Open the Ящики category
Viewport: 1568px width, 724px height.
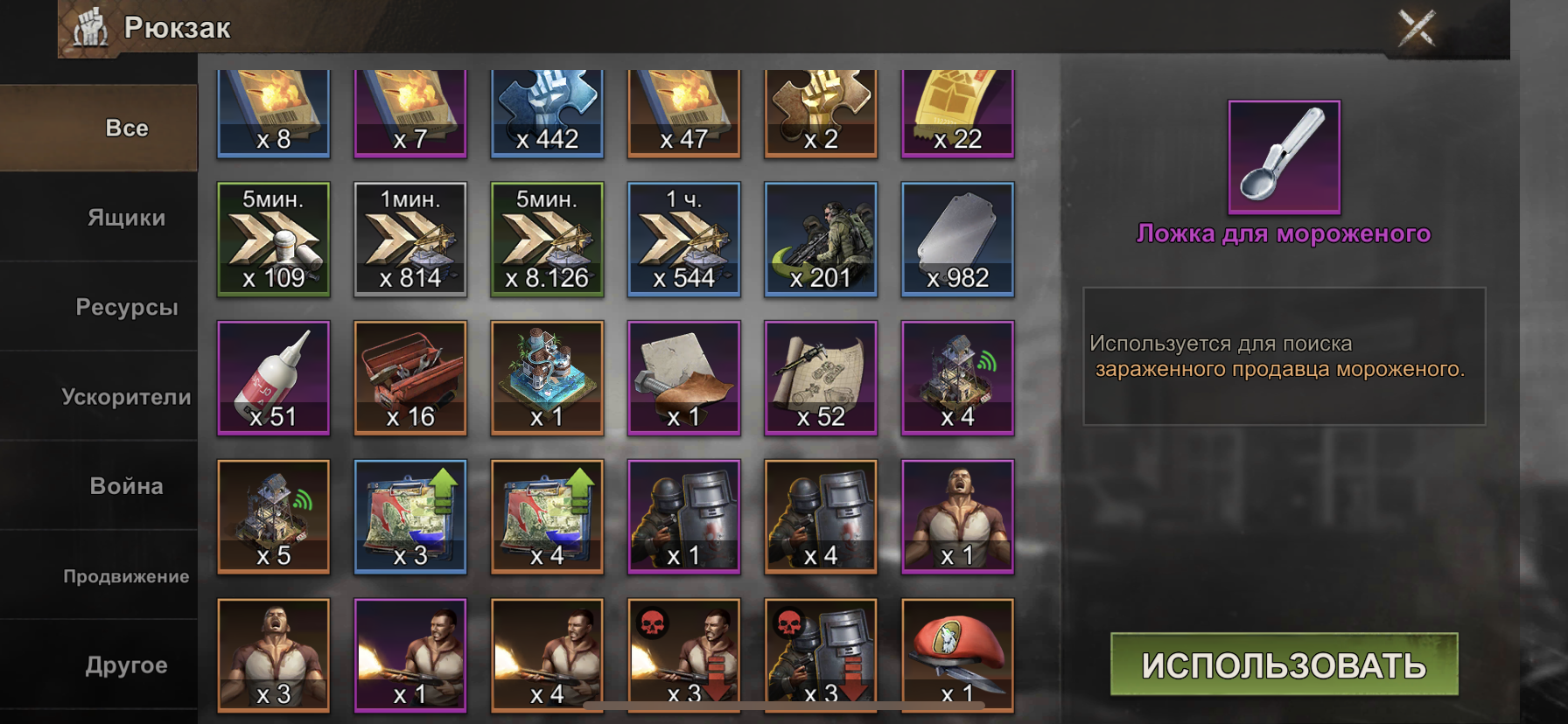click(x=126, y=218)
